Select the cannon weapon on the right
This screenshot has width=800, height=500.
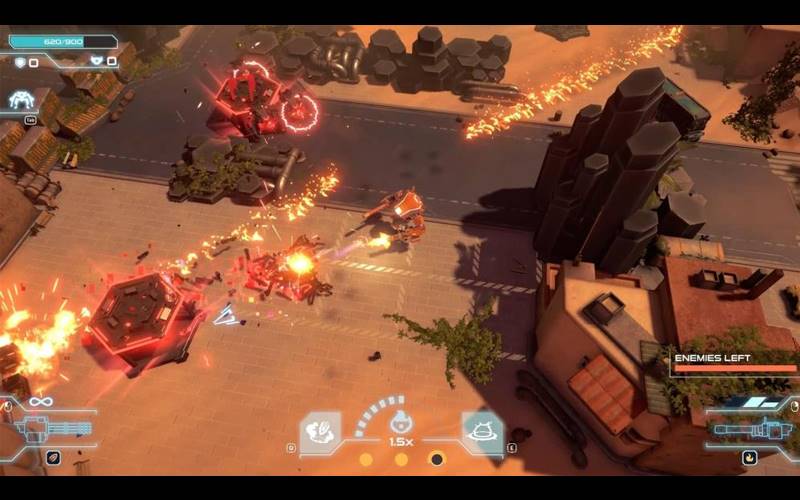[x=750, y=430]
